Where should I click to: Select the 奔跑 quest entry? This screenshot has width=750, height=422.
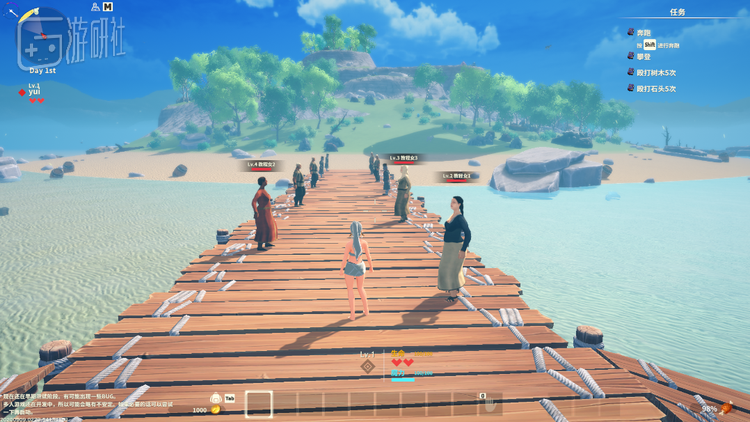tap(644, 32)
